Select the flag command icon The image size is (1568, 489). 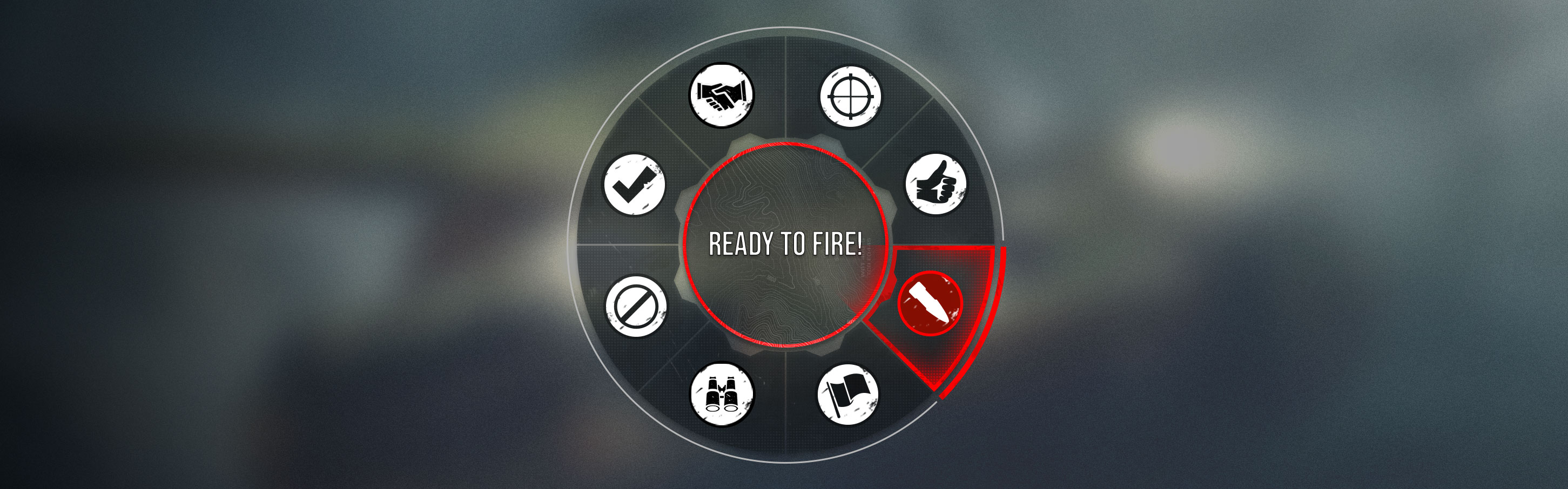click(x=847, y=394)
